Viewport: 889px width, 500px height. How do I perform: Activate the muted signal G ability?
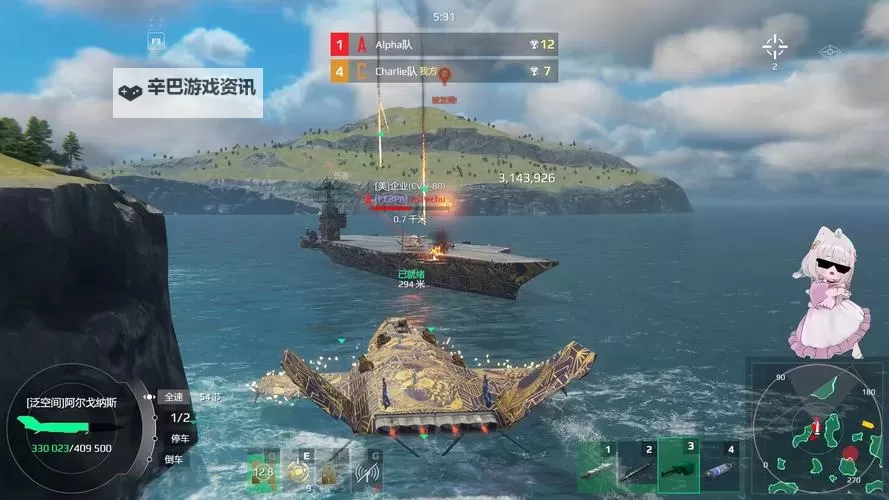point(367,471)
